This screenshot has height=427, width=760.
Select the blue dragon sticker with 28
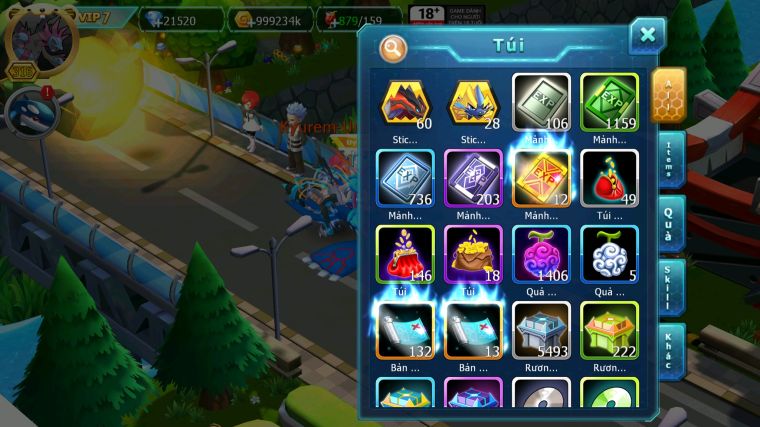coord(473,102)
